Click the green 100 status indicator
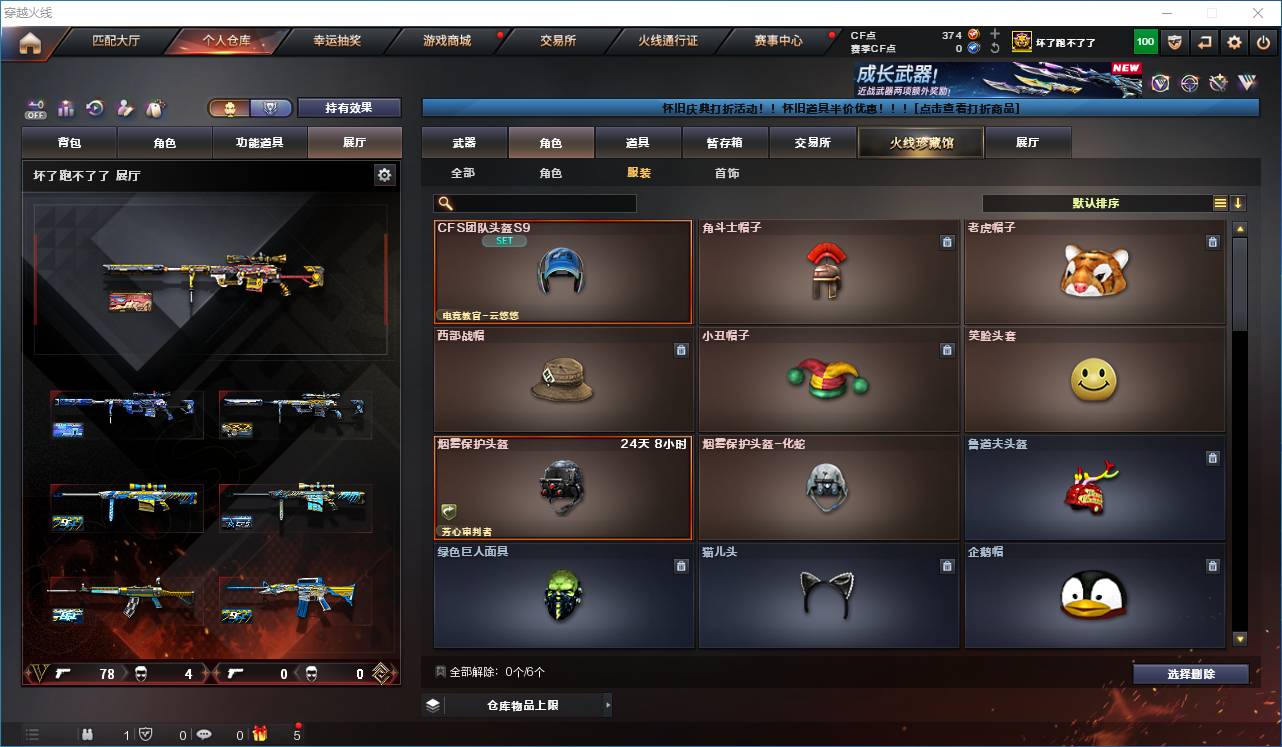Screen dimensions: 1282x747 click(1145, 41)
